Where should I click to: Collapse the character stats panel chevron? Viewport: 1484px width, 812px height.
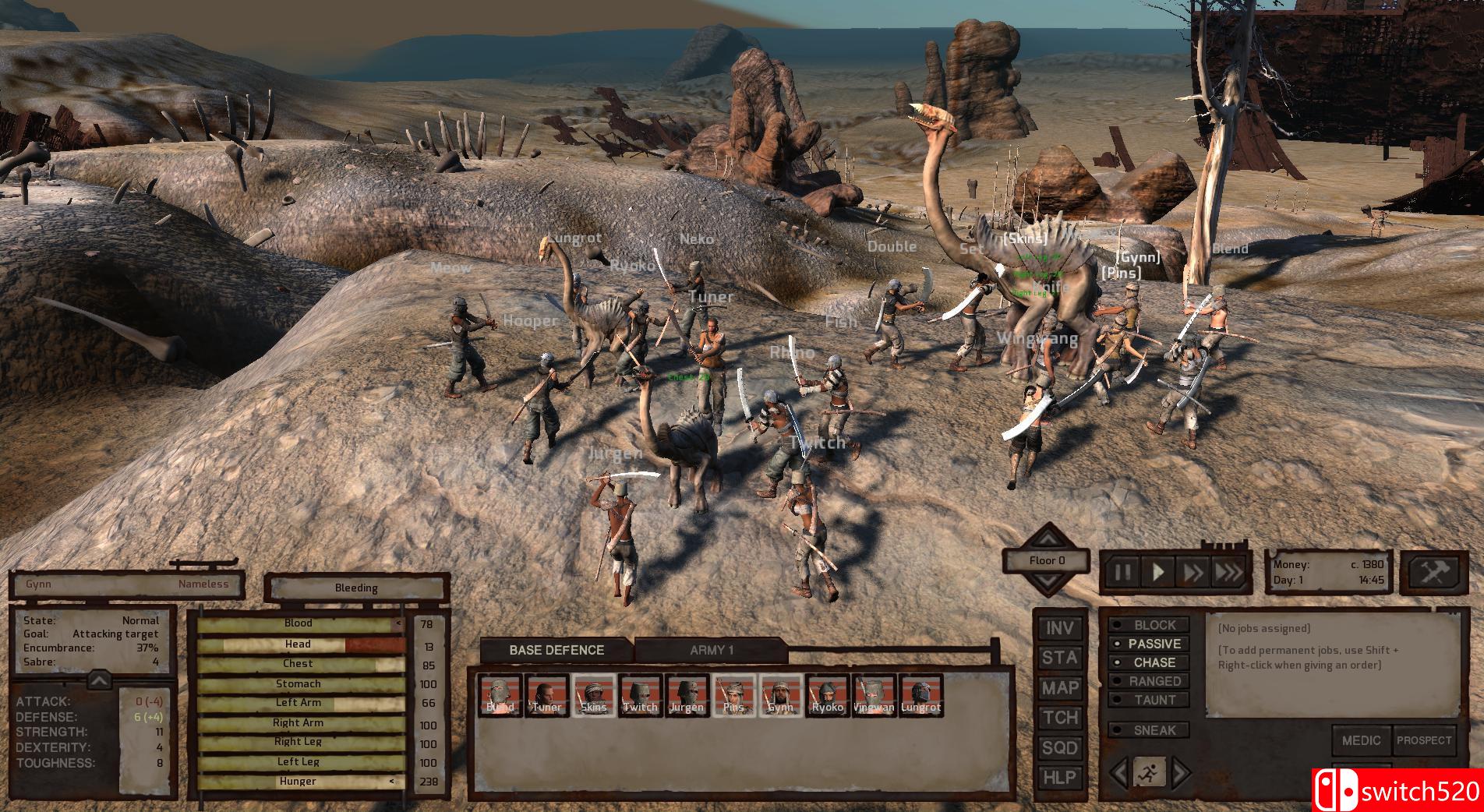[97, 678]
